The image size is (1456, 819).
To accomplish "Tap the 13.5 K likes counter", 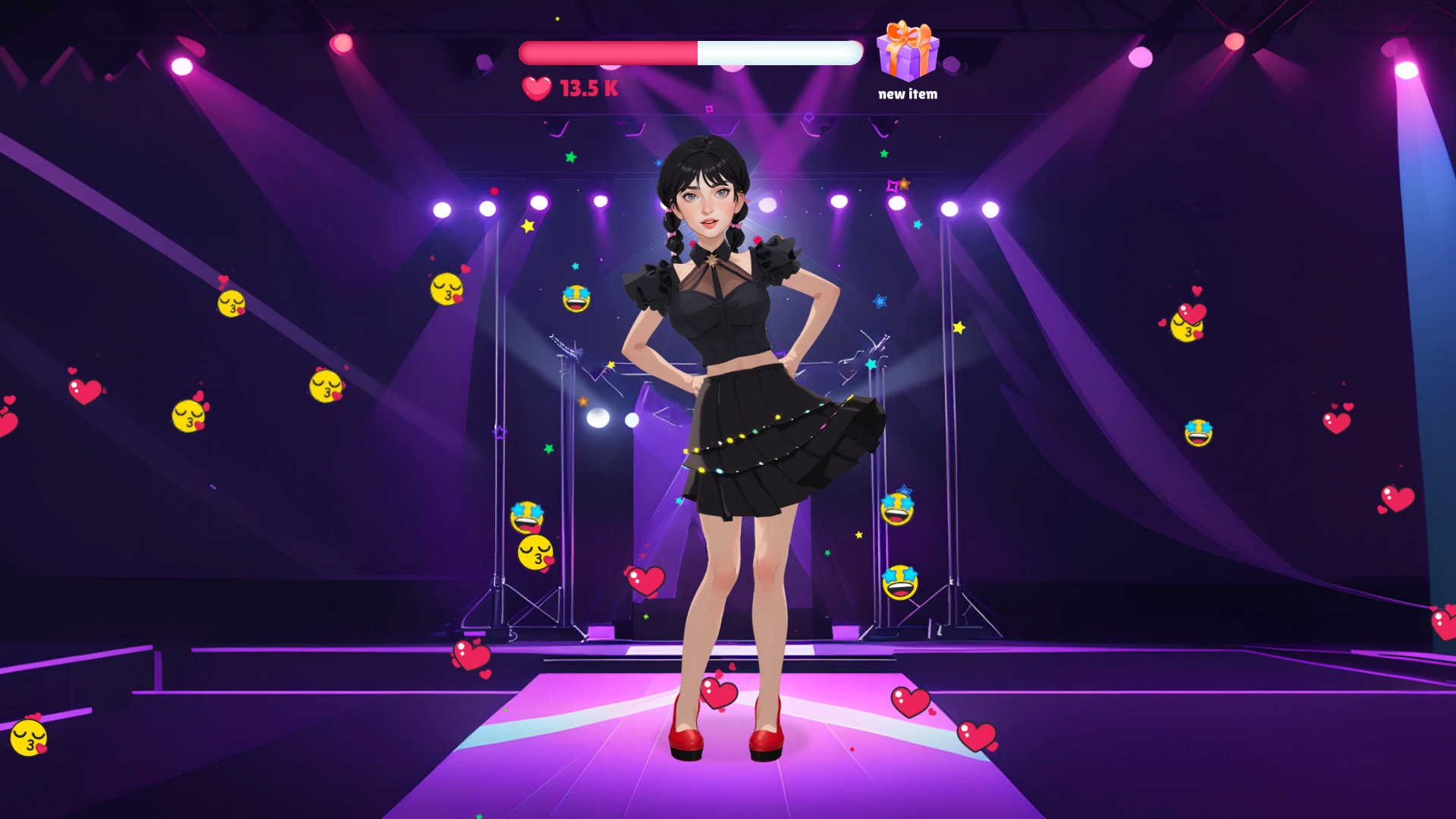I will [586, 89].
